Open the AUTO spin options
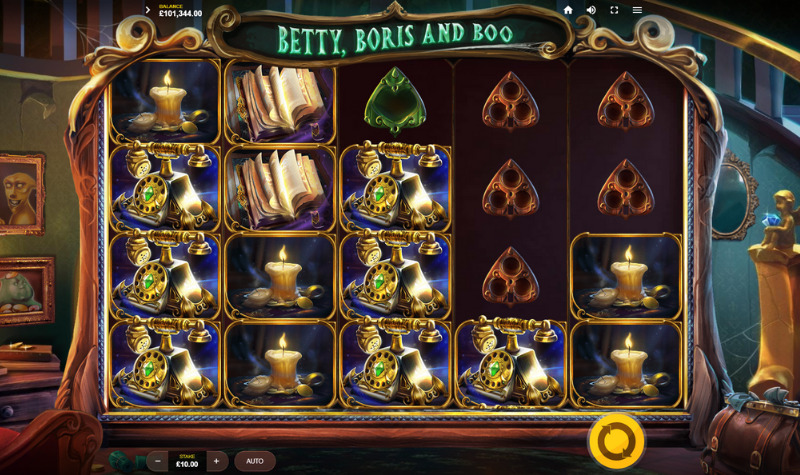 click(255, 461)
